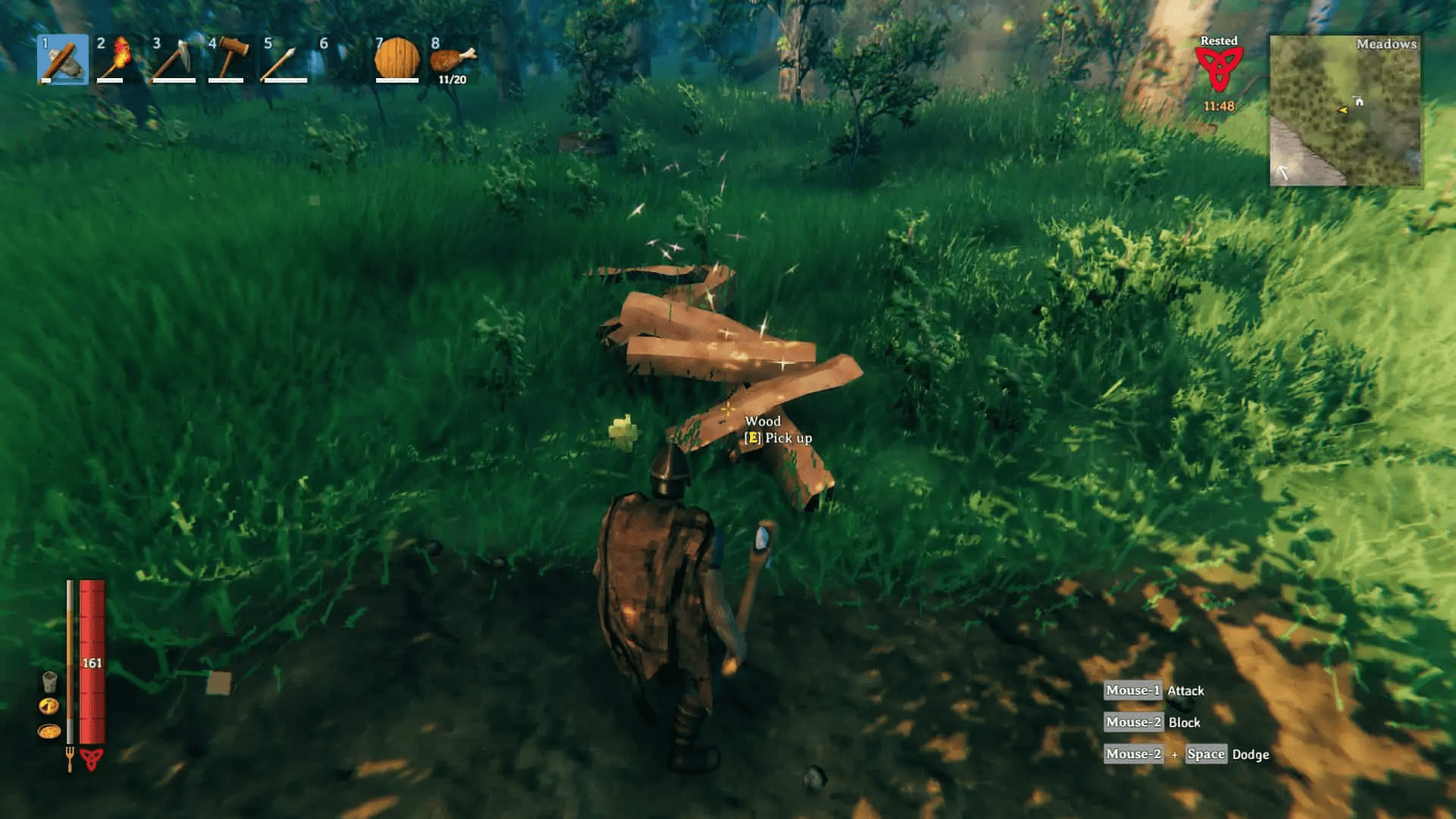Viewport: 1456px width, 819px height.
Task: Click the yellow player arrow on the minimap
Action: (x=1344, y=110)
